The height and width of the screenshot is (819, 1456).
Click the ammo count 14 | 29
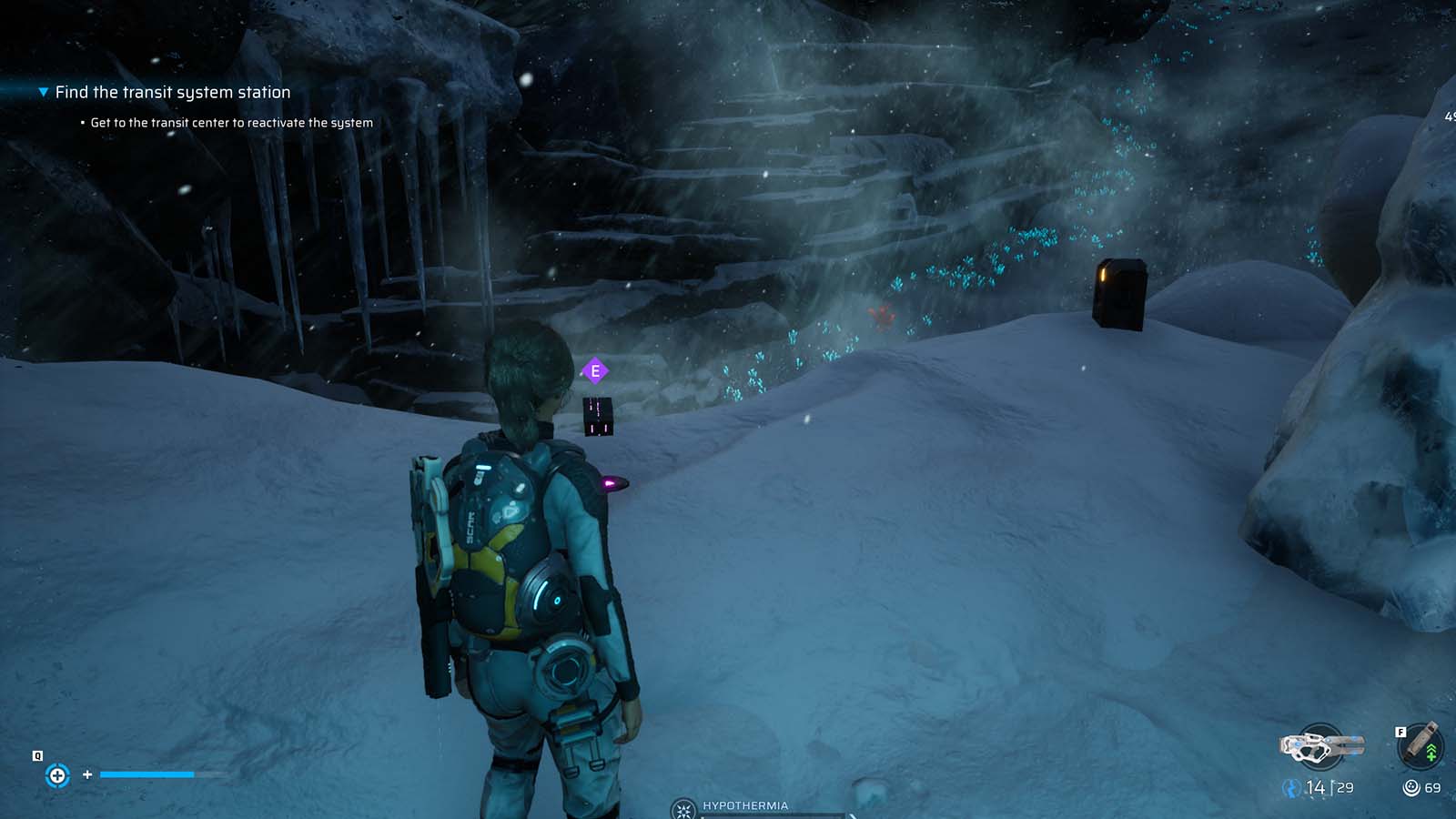(1329, 788)
